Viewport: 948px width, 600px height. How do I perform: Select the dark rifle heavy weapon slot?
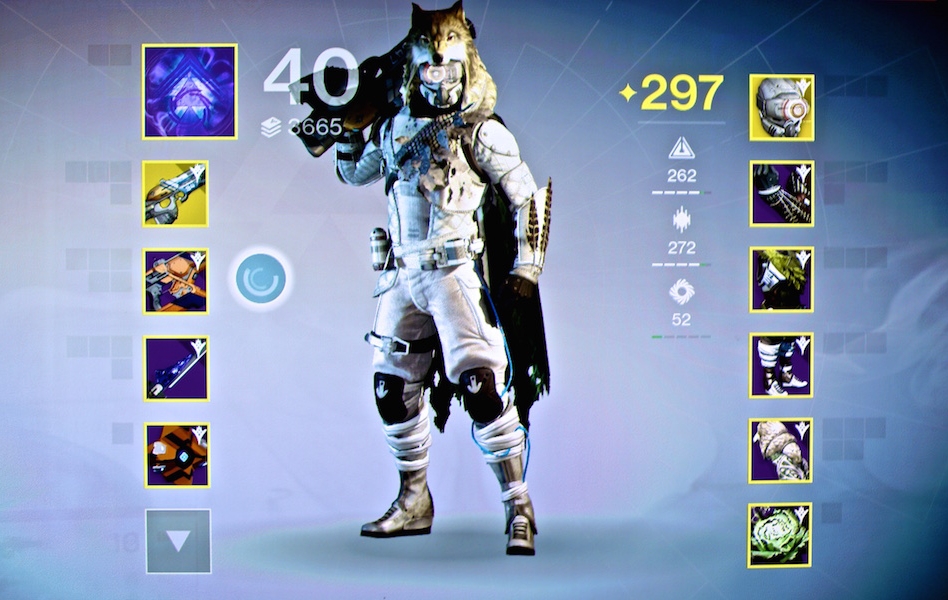(176, 368)
